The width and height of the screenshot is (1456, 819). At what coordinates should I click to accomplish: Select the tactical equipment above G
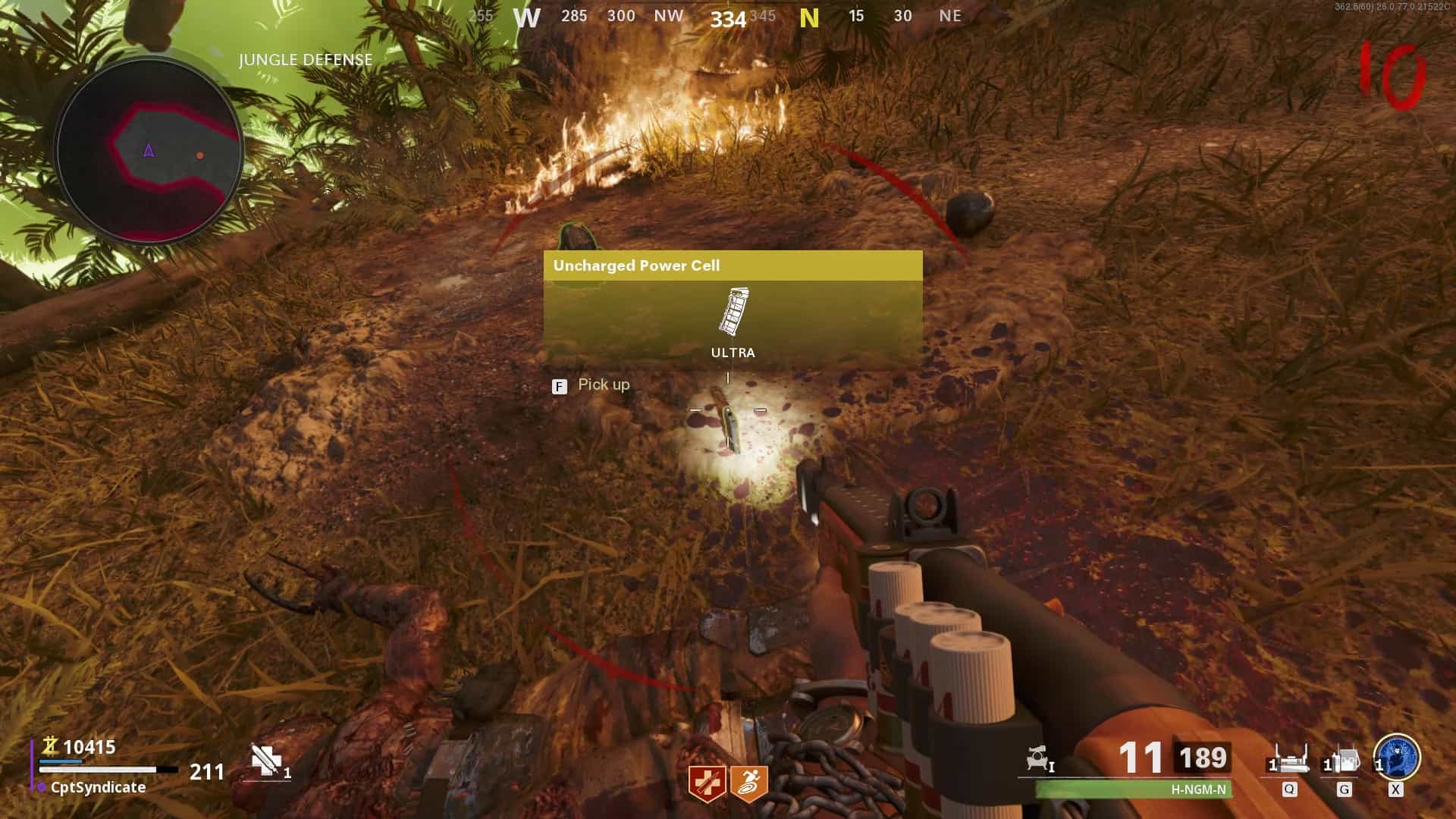tap(1344, 761)
